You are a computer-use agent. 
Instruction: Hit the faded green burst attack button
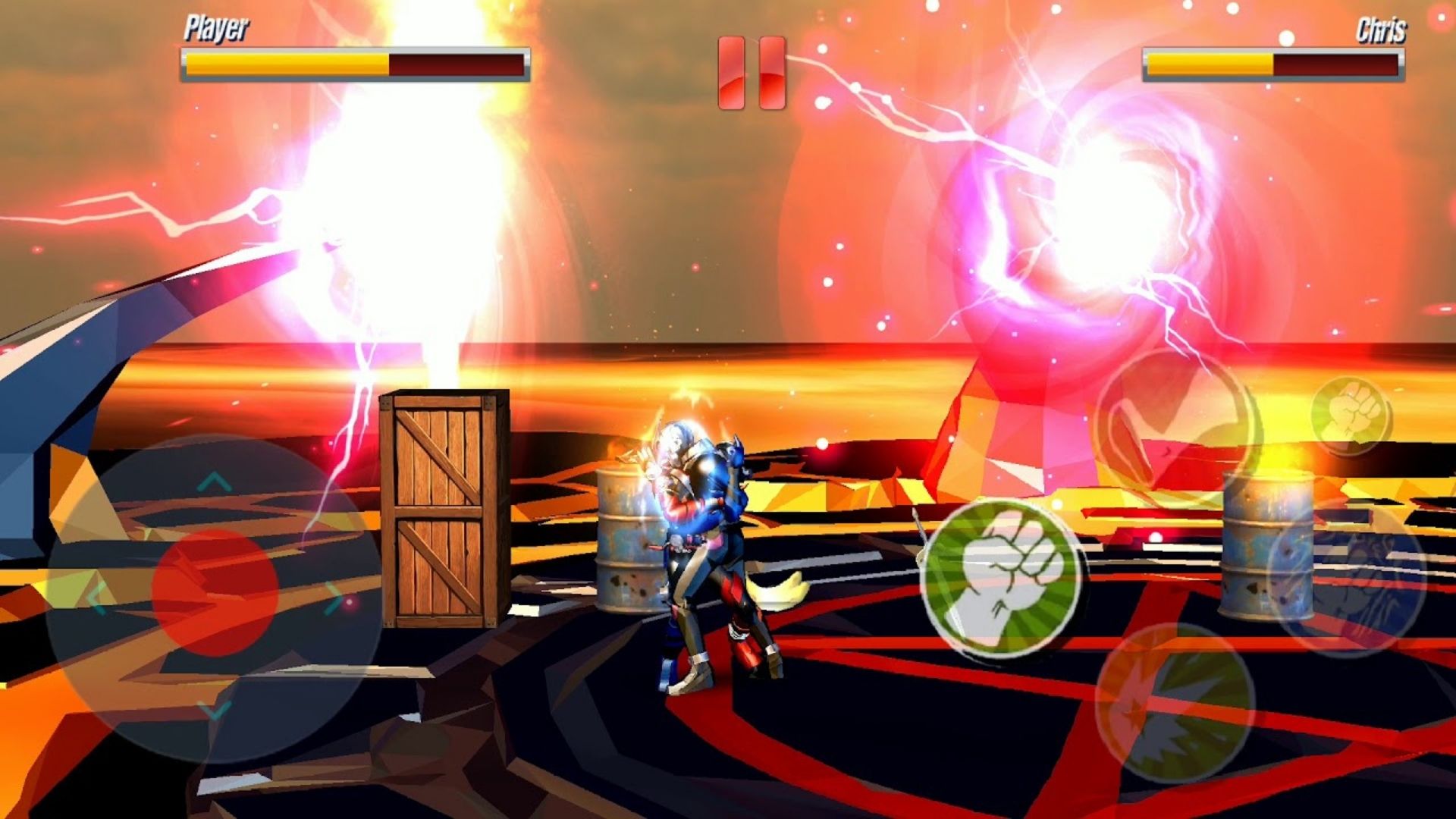[x=1174, y=702]
